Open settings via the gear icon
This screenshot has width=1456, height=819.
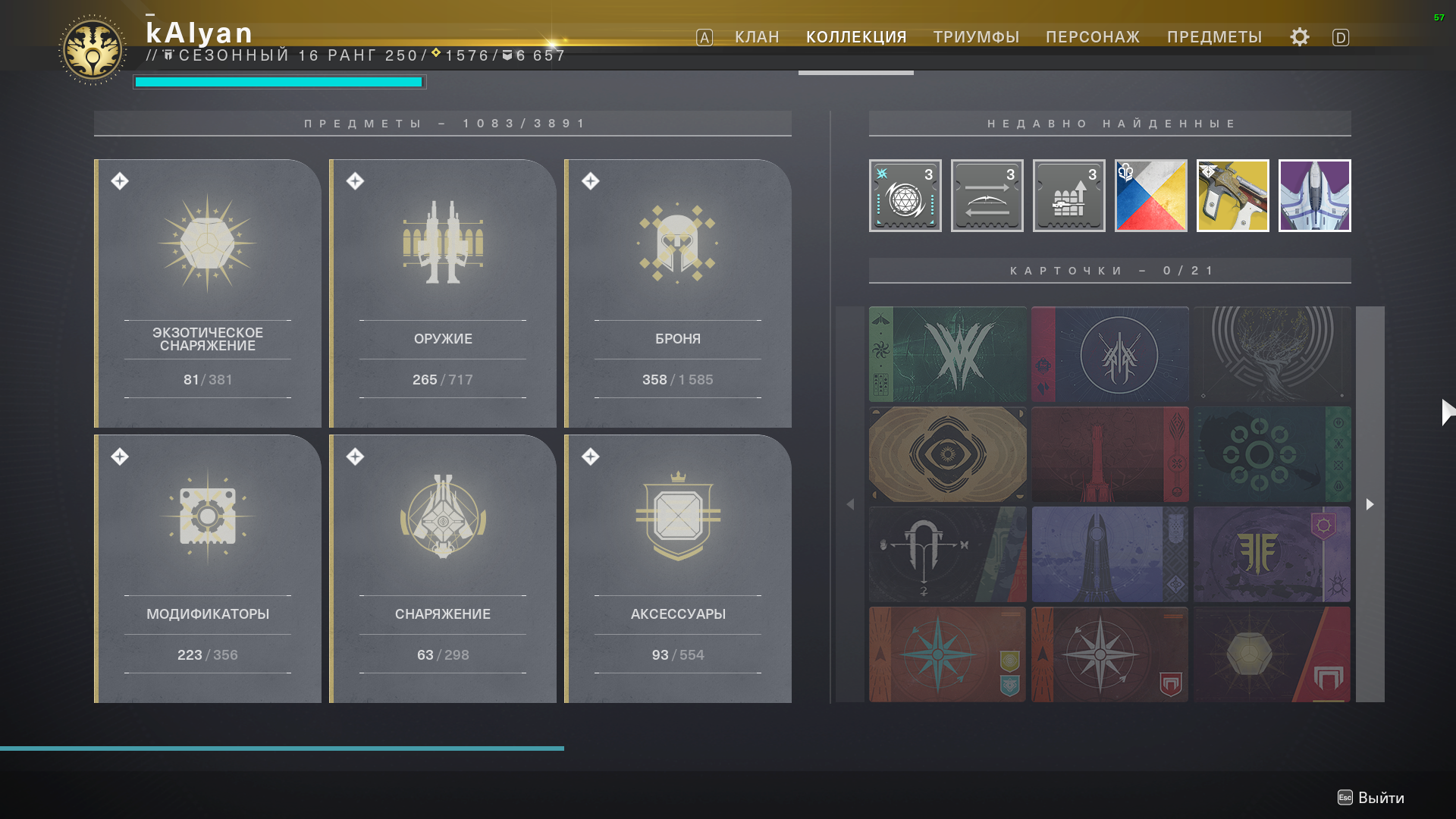[x=1298, y=36]
